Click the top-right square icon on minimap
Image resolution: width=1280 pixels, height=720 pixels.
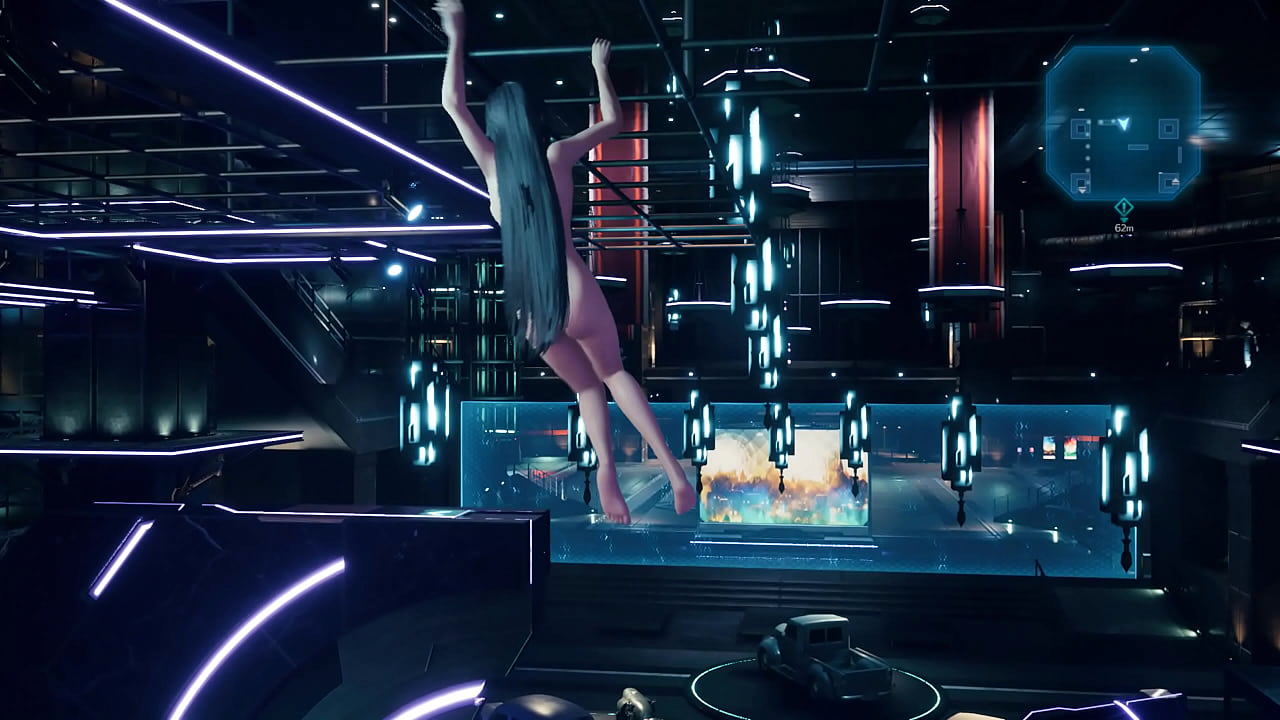click(1168, 128)
